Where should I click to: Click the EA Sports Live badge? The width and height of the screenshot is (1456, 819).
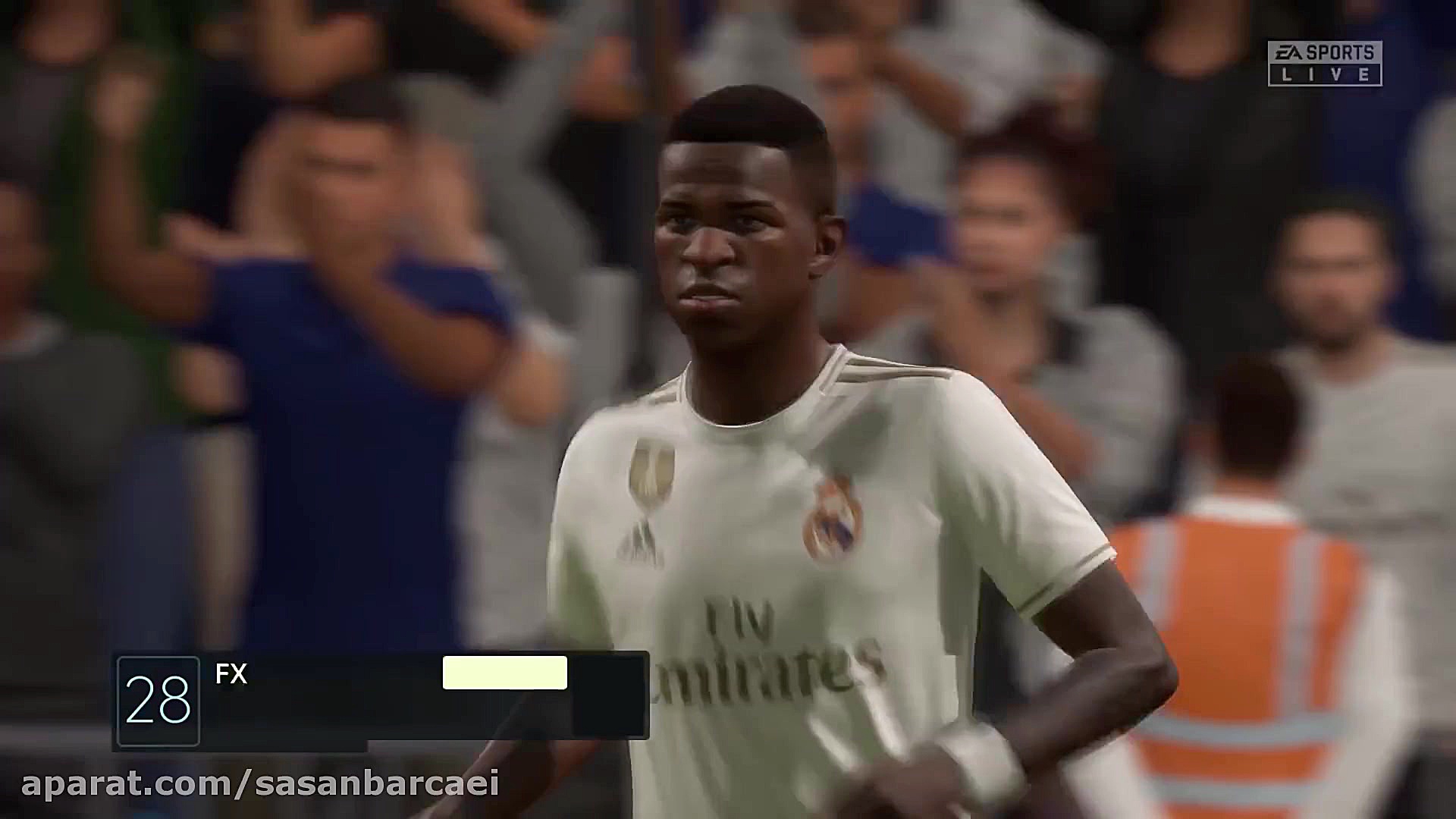click(x=1324, y=63)
